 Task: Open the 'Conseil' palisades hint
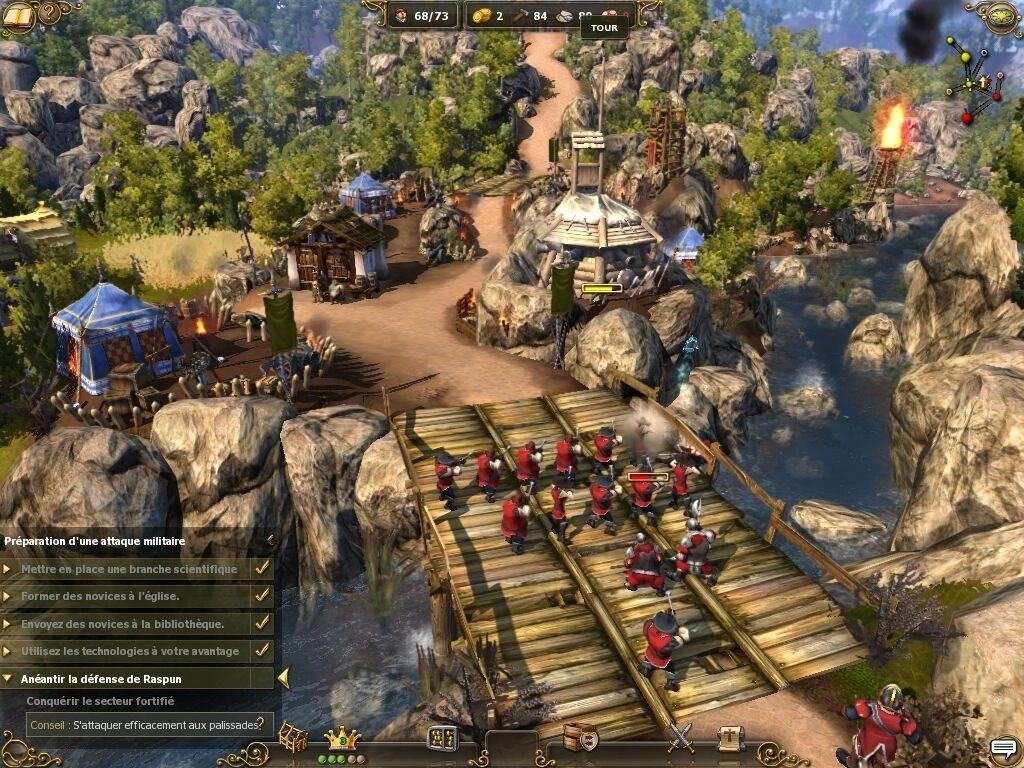[149, 724]
